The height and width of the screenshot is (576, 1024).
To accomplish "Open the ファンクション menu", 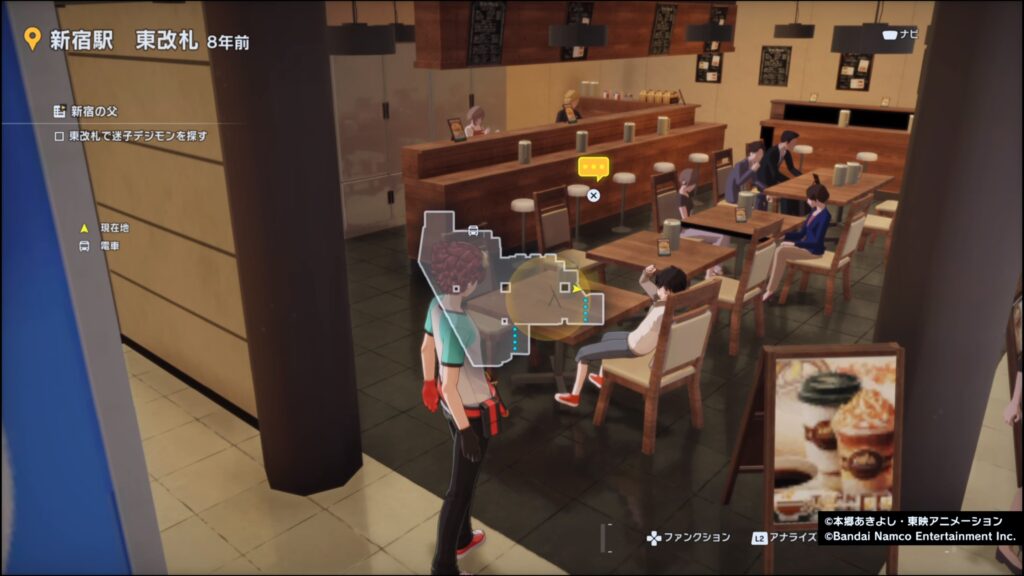I will tap(689, 538).
